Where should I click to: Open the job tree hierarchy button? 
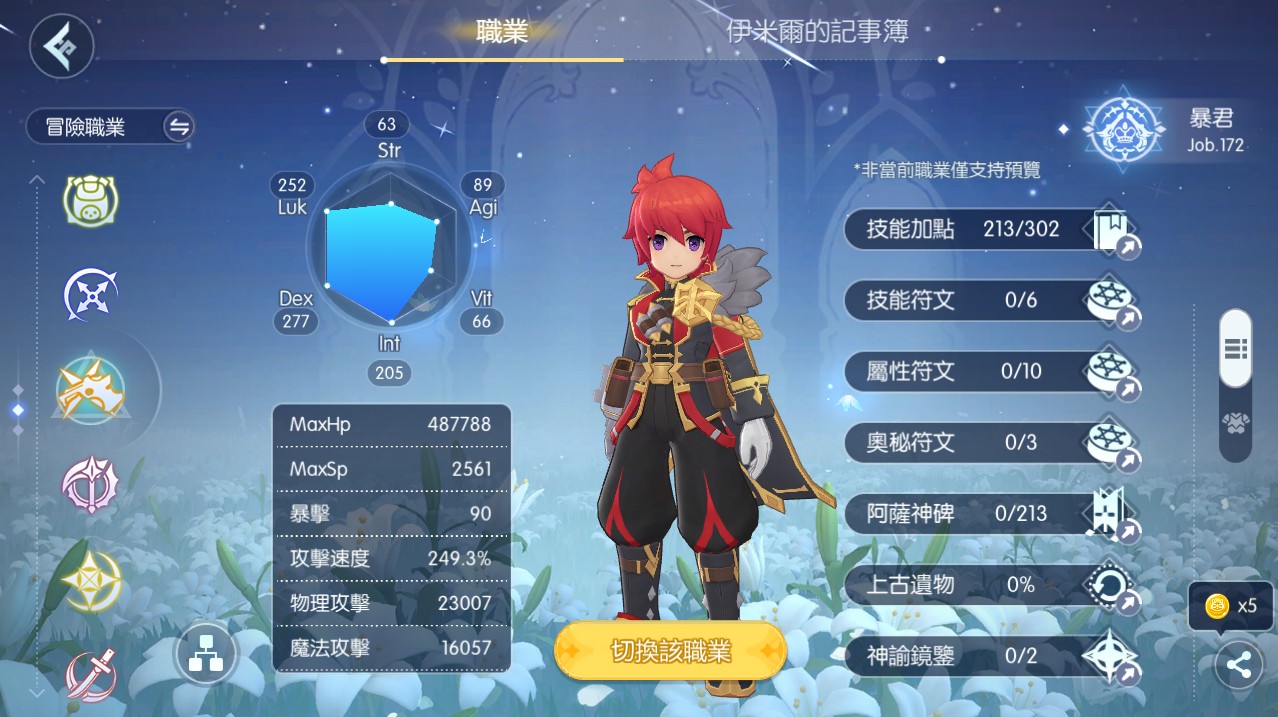coord(205,656)
